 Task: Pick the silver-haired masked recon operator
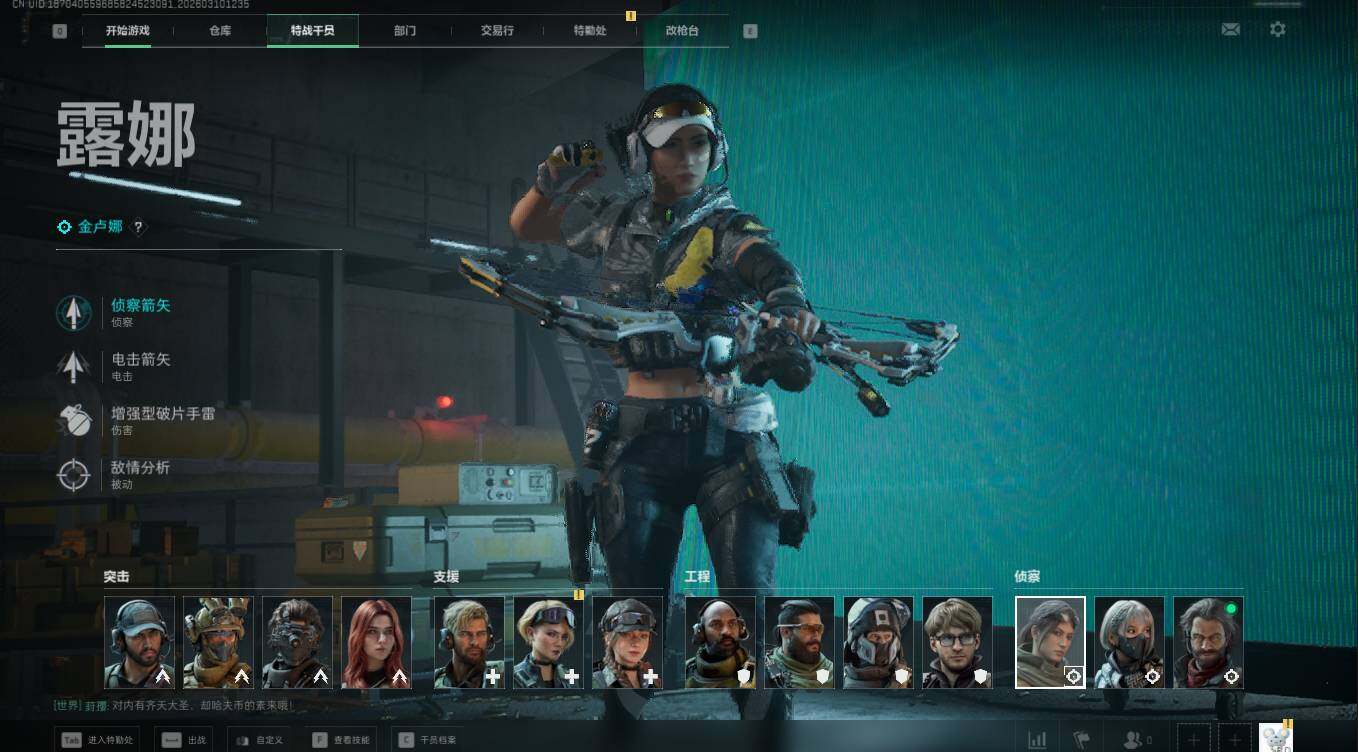1129,642
